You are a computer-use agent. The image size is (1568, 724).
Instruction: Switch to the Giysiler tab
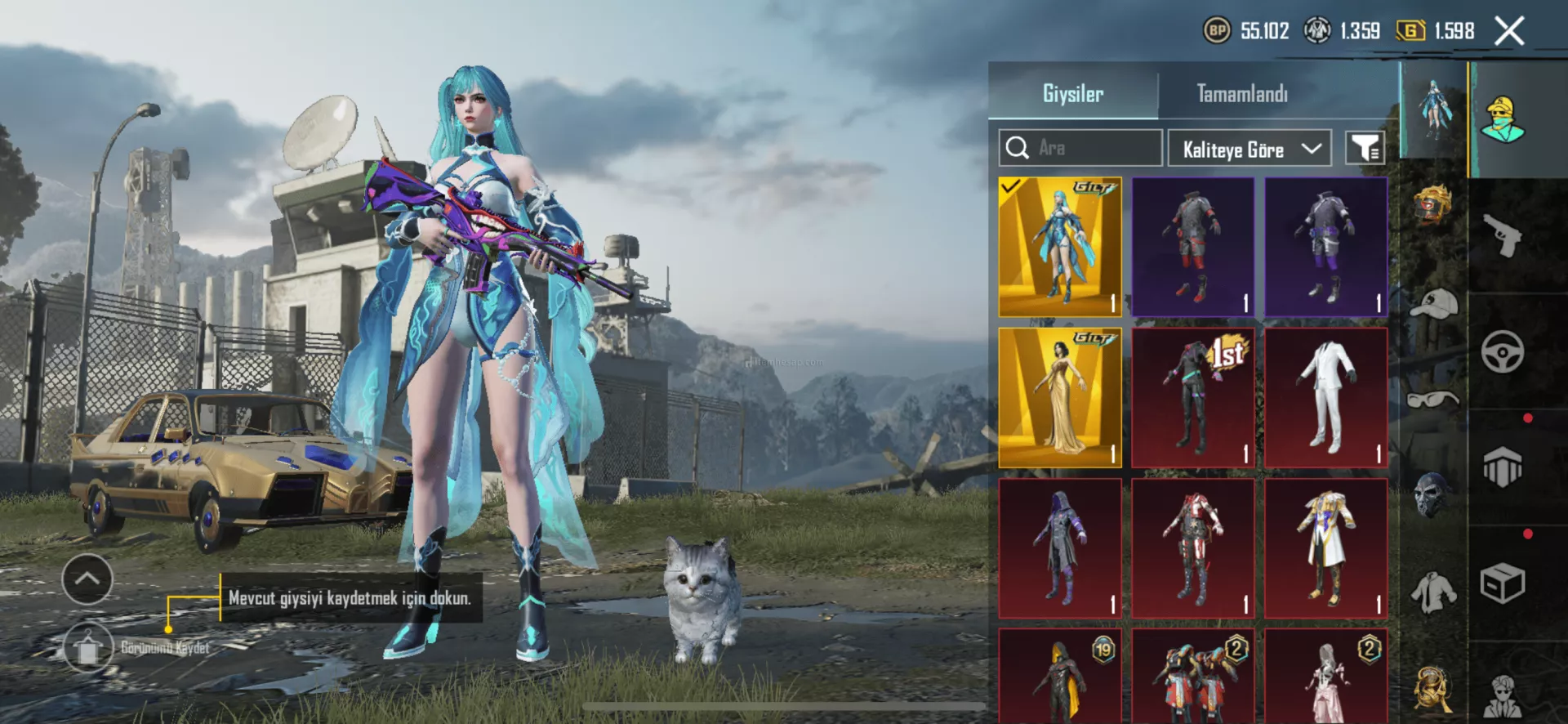[1072, 94]
